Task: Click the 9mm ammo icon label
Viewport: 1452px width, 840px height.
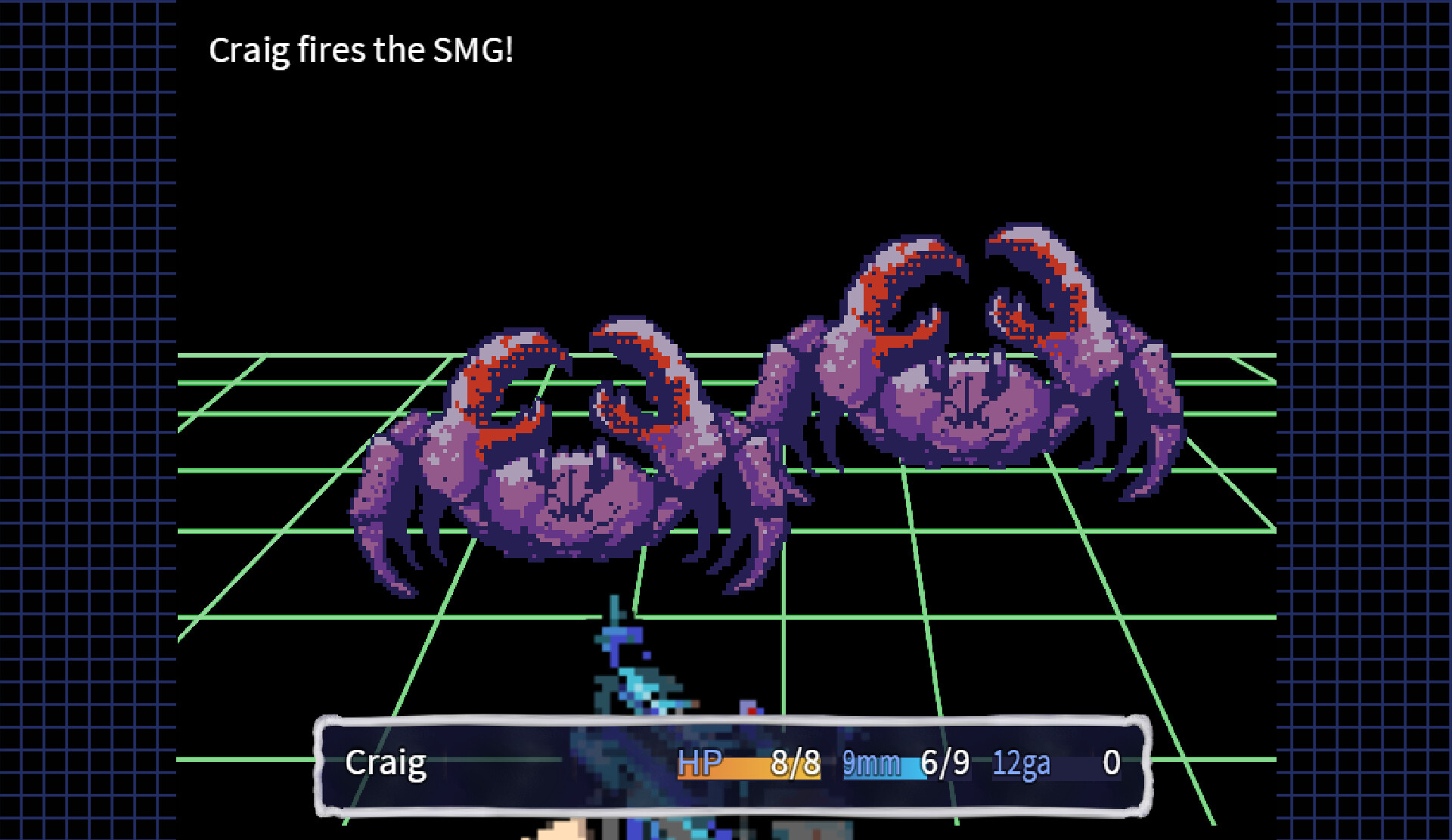Action: (x=871, y=764)
